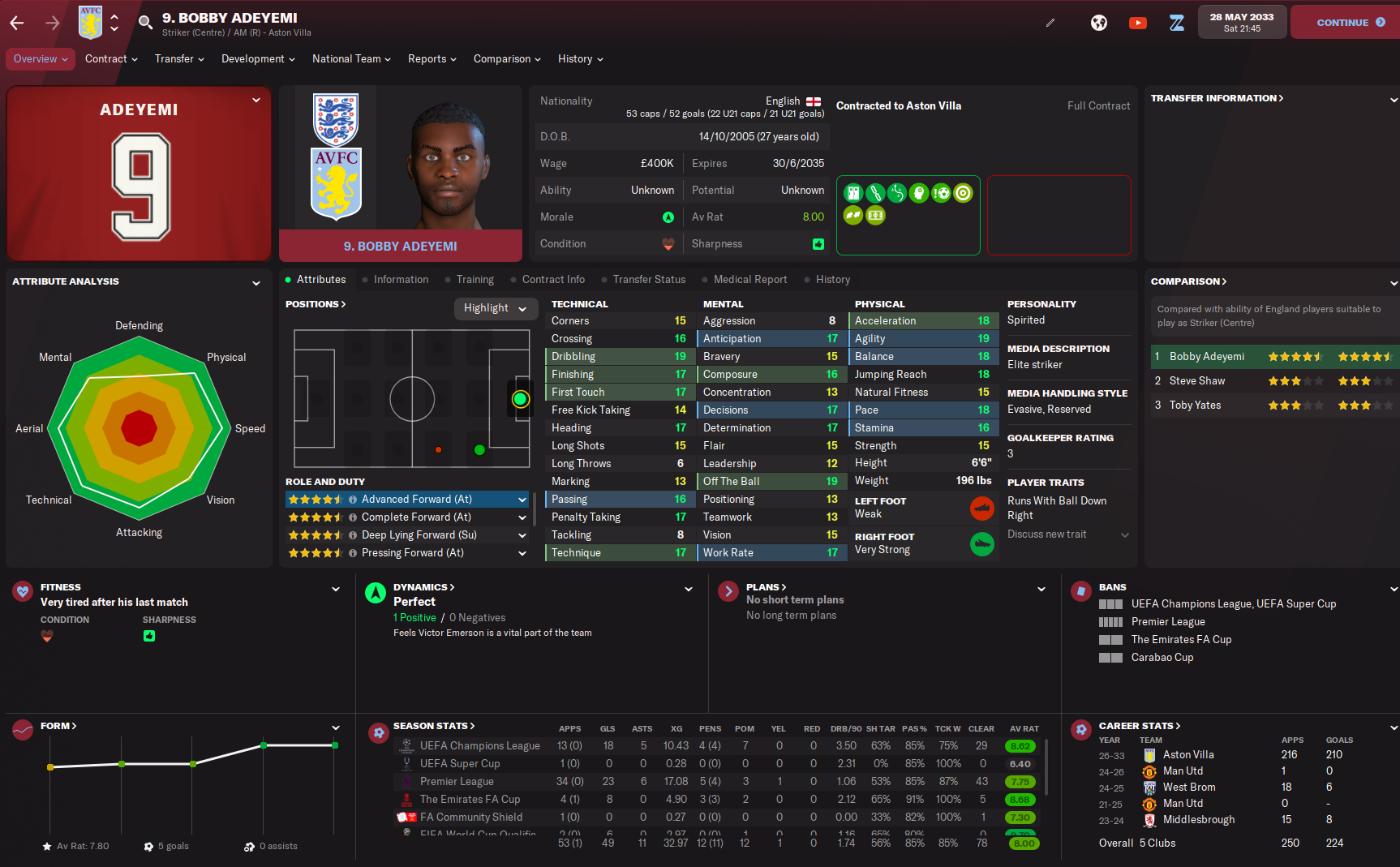Open the Comparison menu

(507, 59)
